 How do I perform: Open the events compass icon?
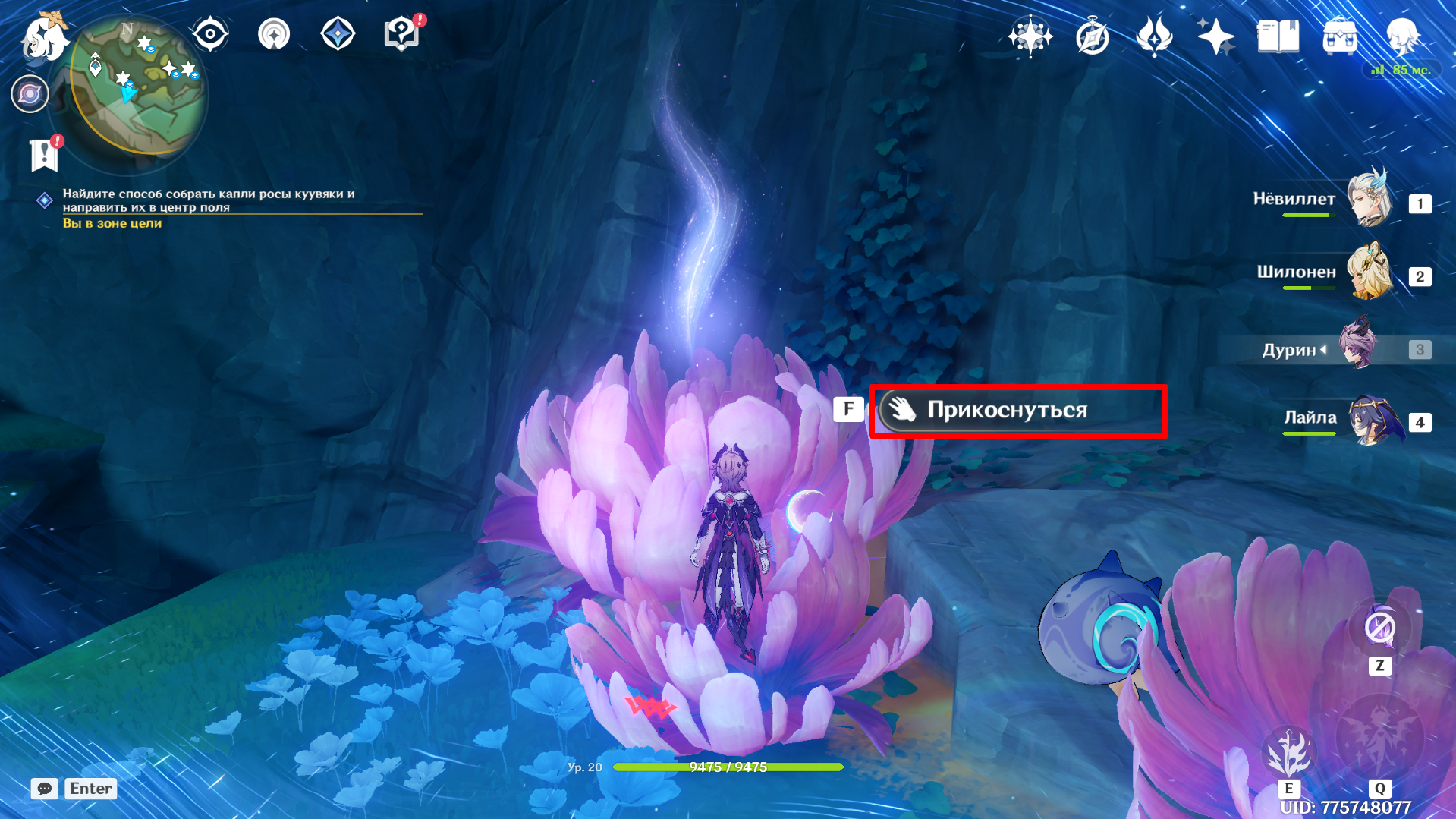(1093, 36)
